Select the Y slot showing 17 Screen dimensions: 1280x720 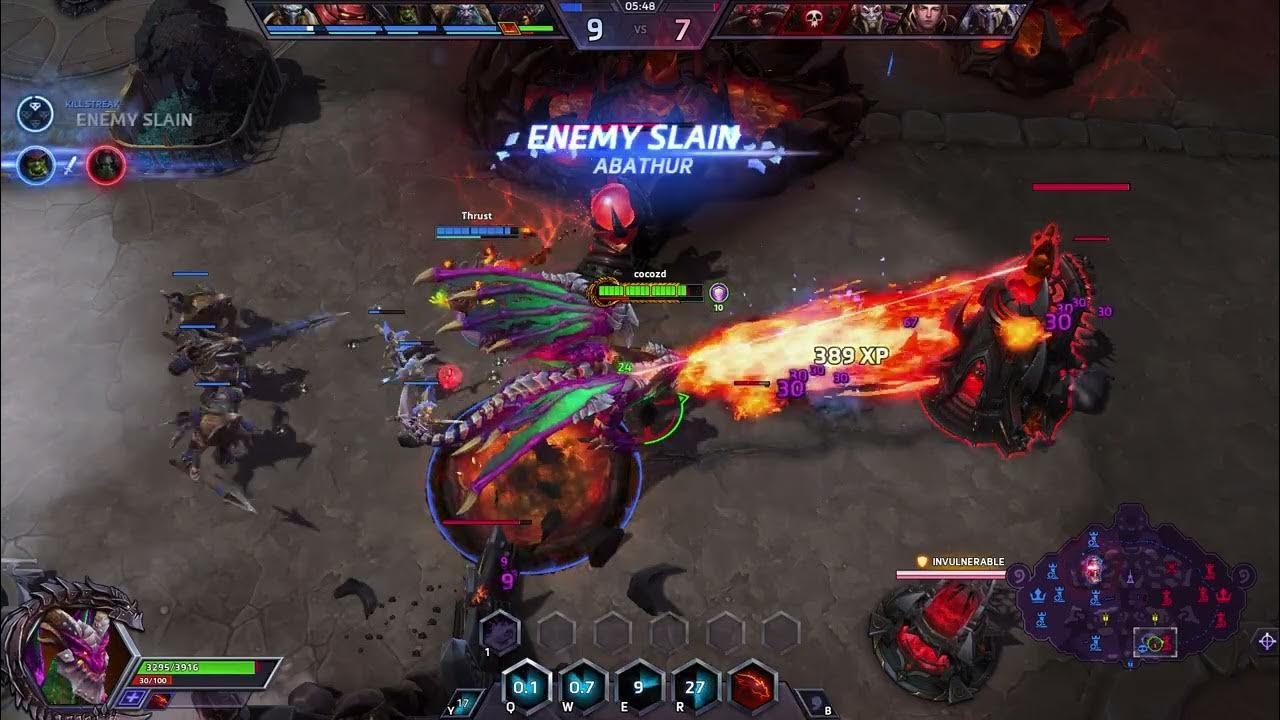pyautogui.click(x=459, y=704)
